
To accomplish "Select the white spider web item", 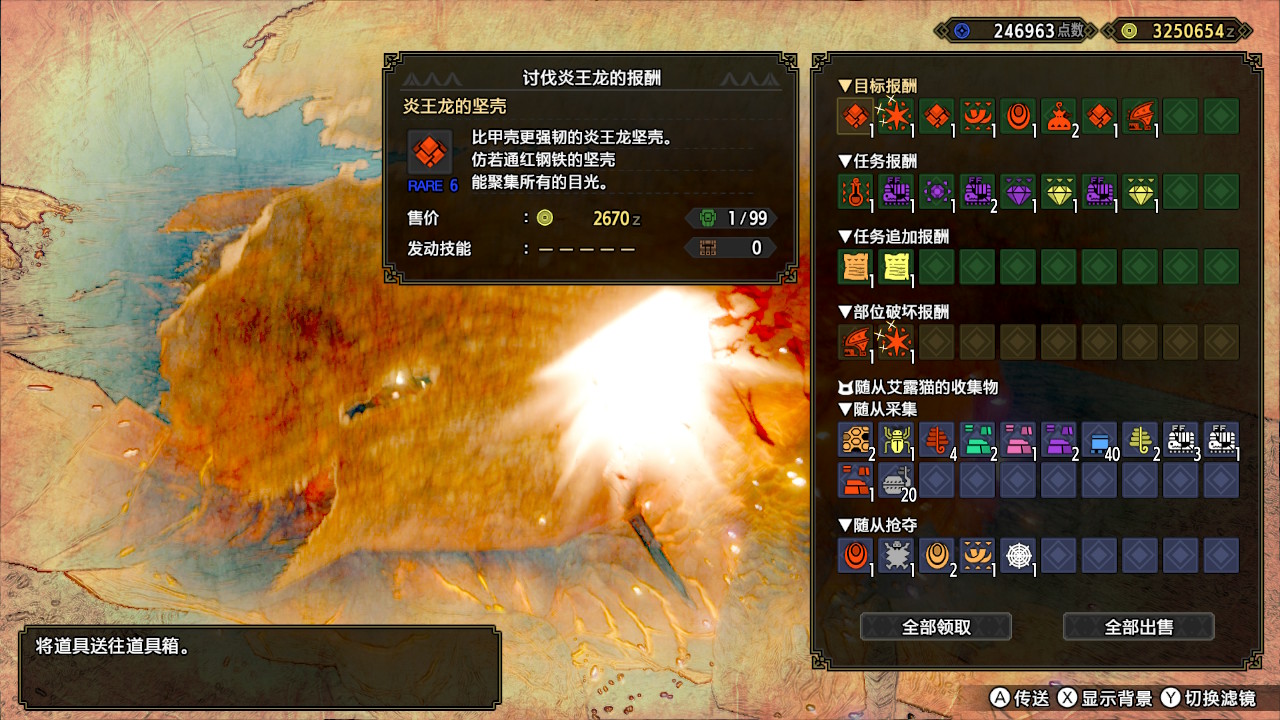I will point(1019,555).
